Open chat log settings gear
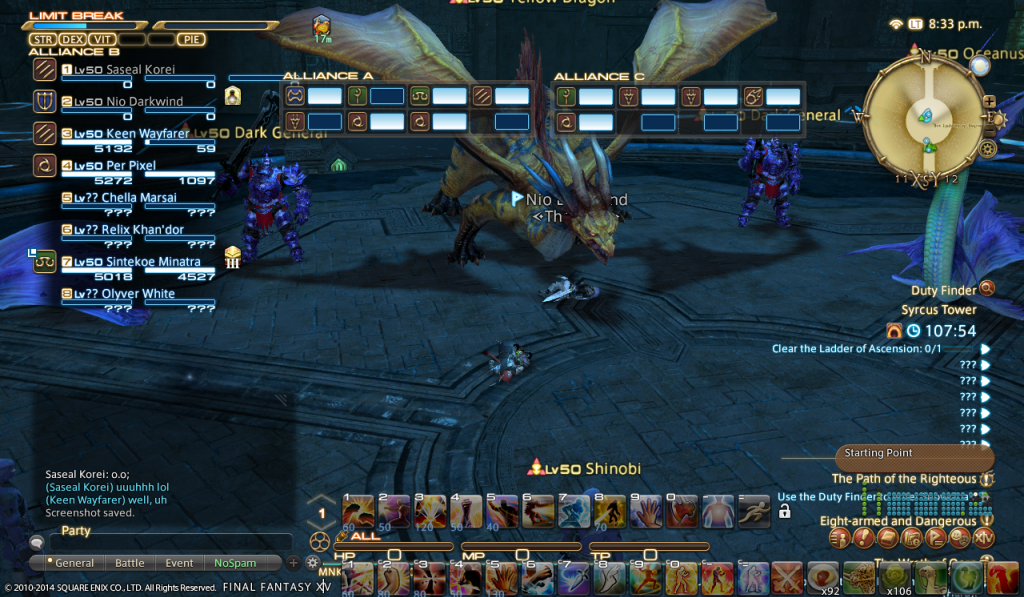Screen dimensions: 1024x597 tap(312, 563)
